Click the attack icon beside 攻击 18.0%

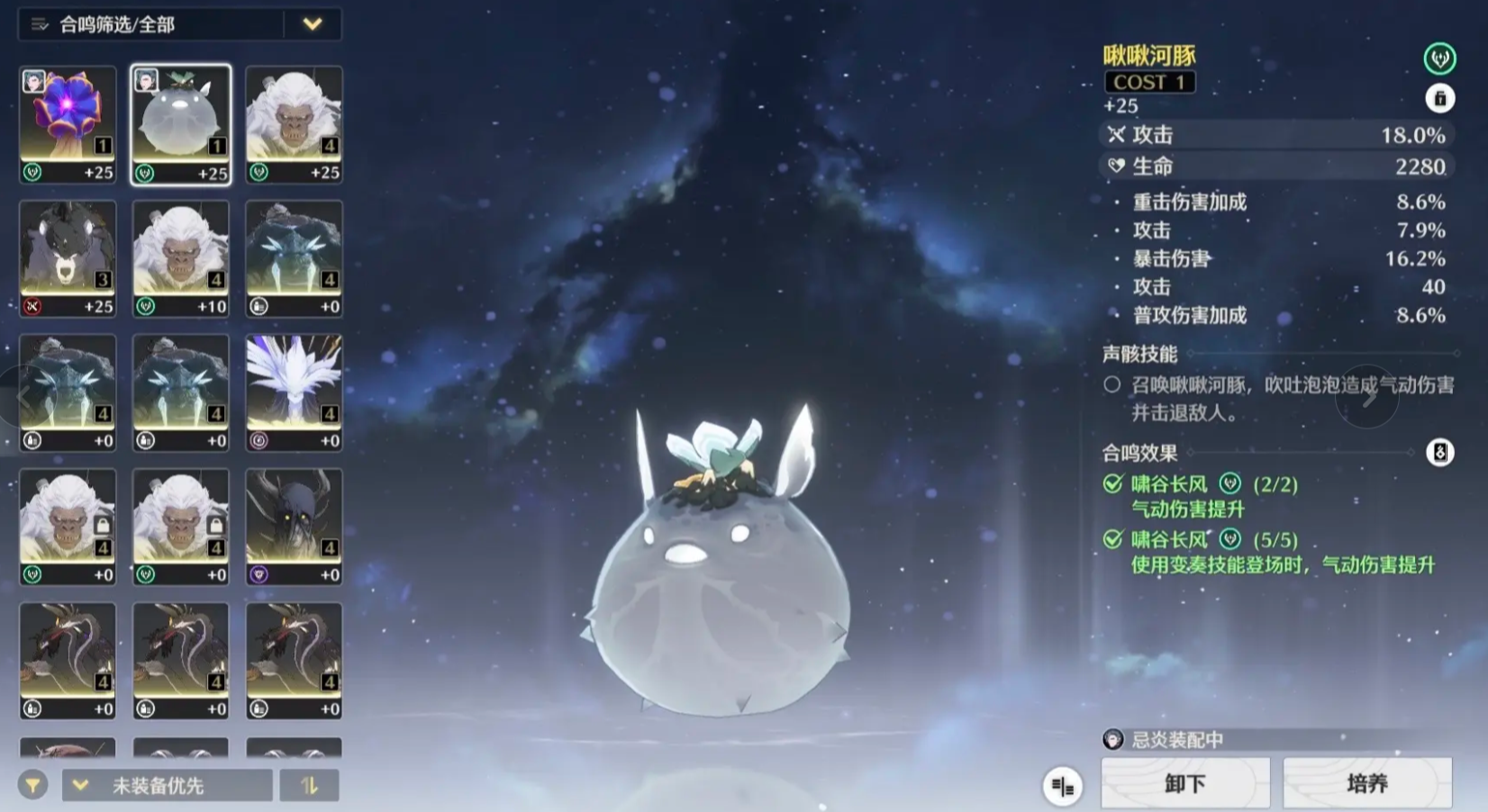[x=1117, y=135]
